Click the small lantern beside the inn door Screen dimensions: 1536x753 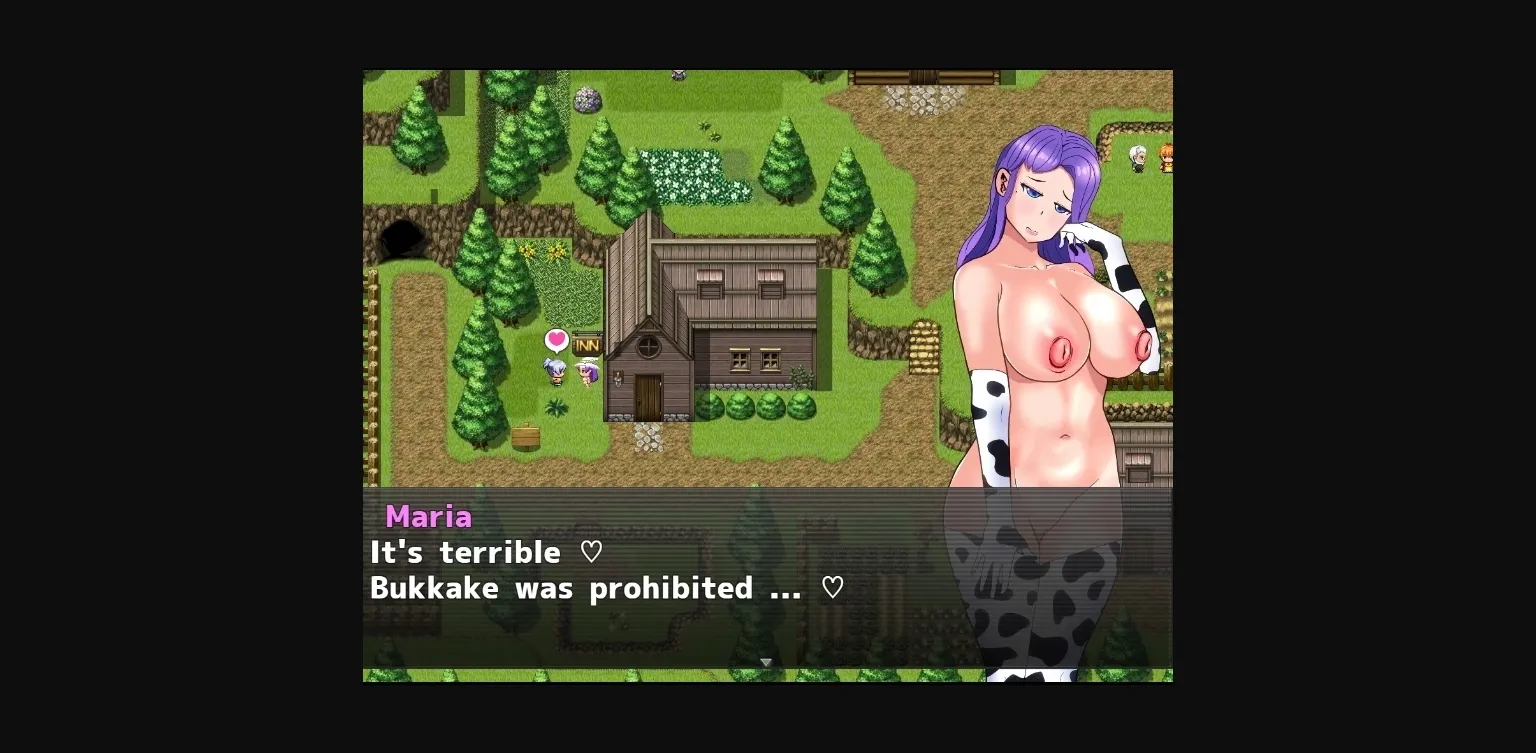[618, 378]
